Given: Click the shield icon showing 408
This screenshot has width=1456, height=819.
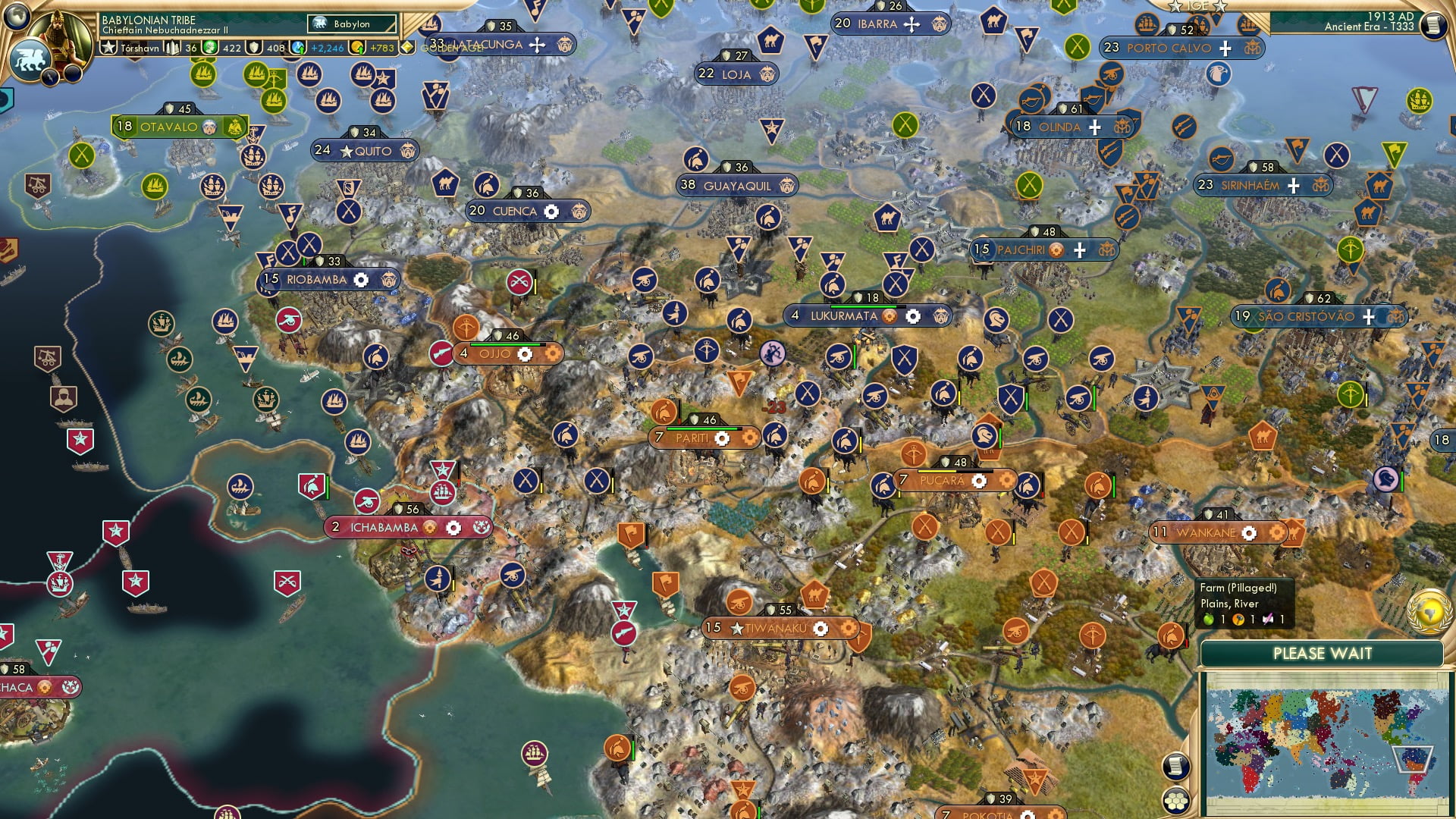Looking at the screenshot, I should click(x=253, y=49).
